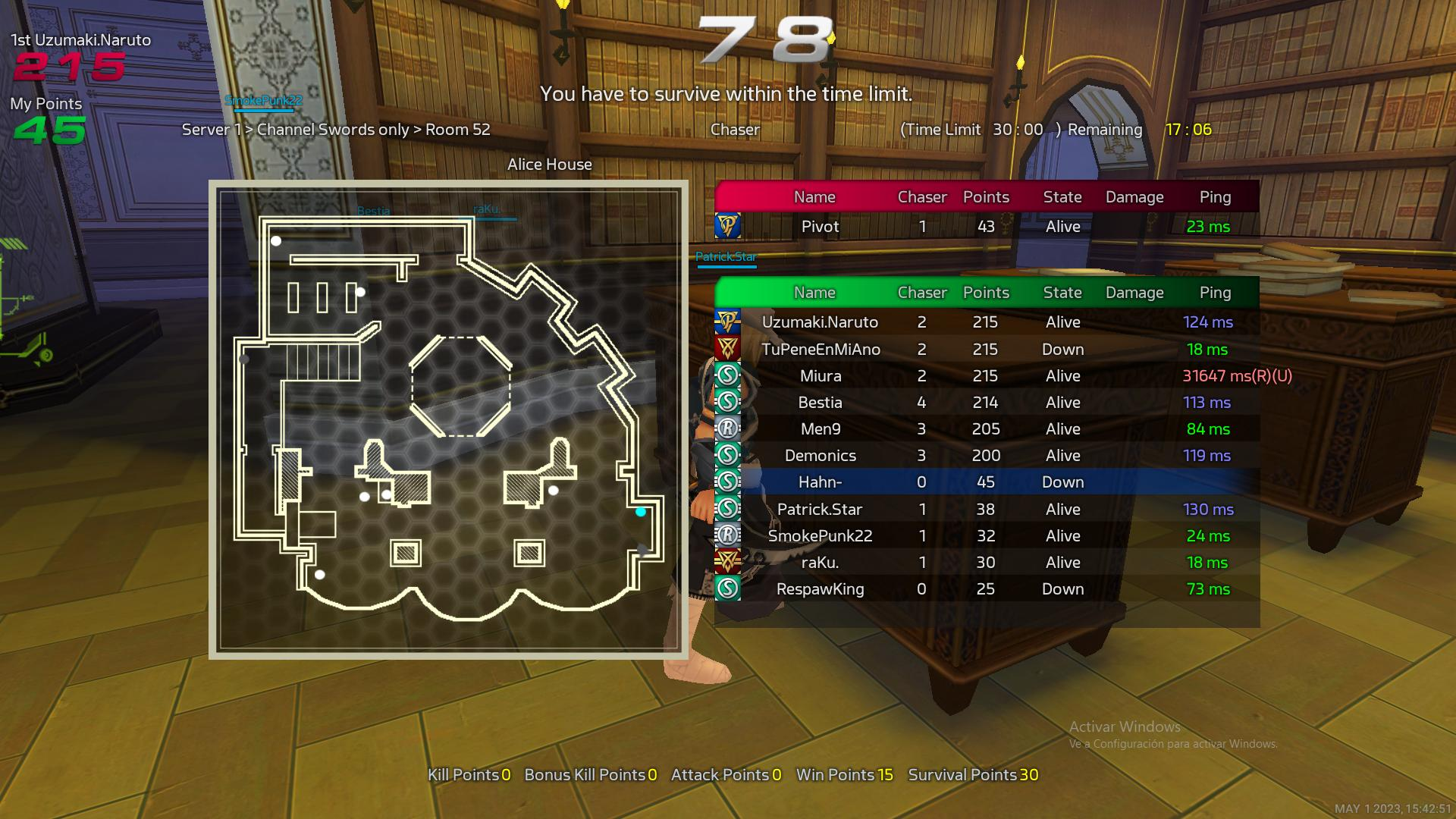This screenshot has height=819, width=1456.
Task: Click the Men9 player row
Action: point(986,428)
